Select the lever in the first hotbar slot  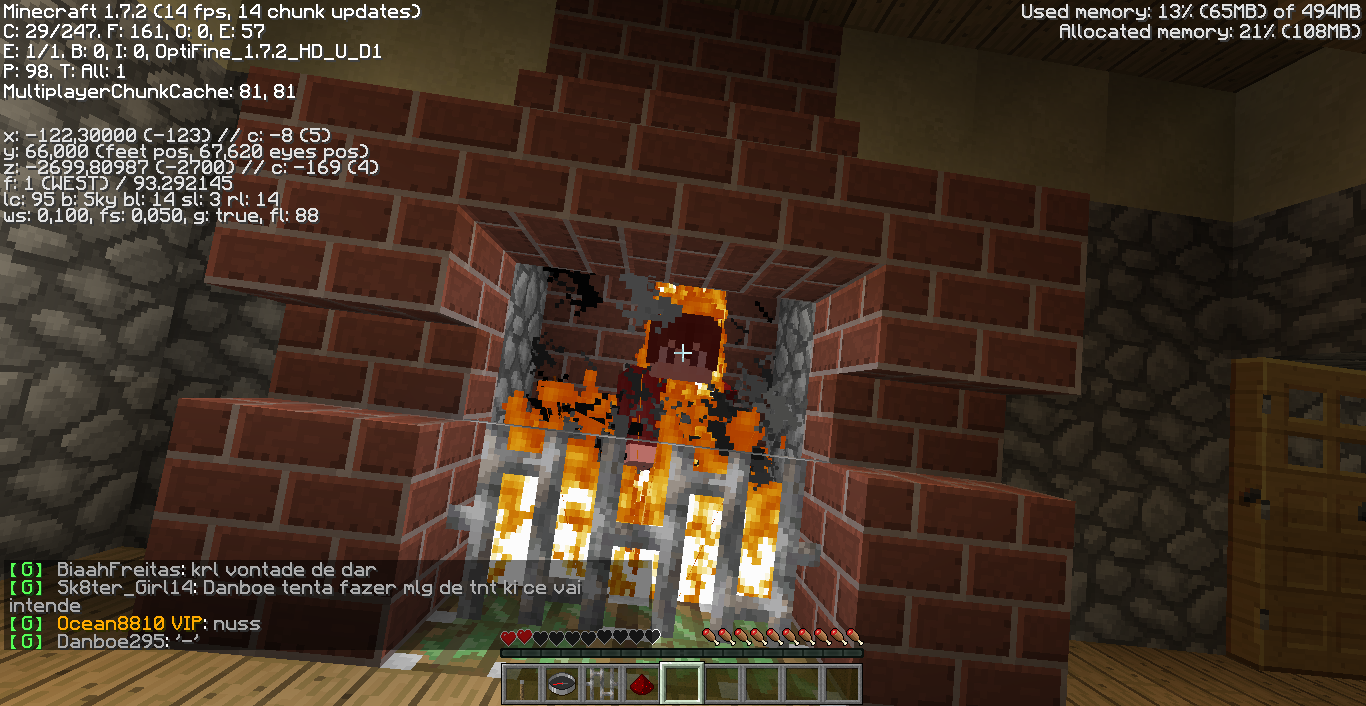(521, 684)
